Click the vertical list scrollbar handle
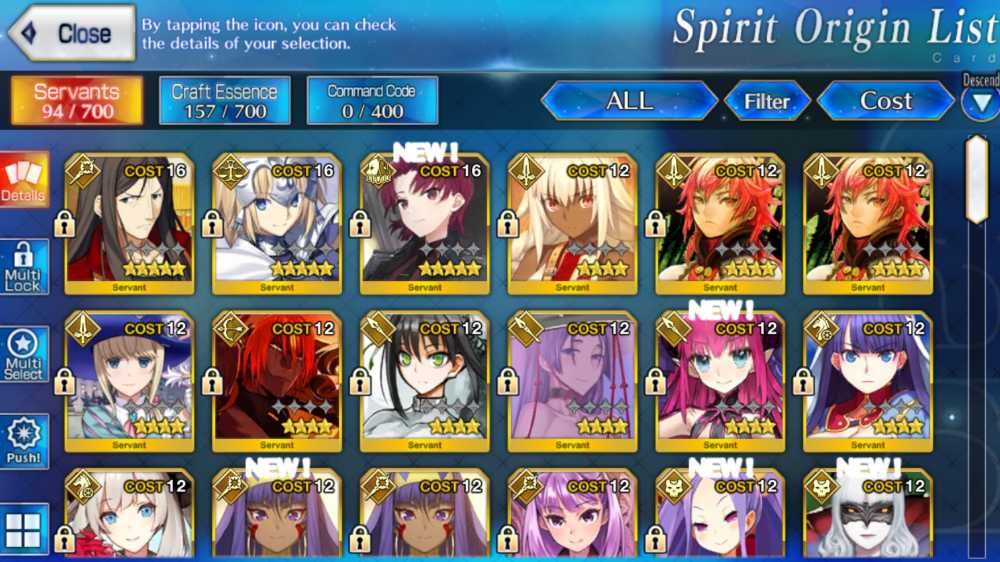The height and width of the screenshot is (562, 1000). pos(976,180)
